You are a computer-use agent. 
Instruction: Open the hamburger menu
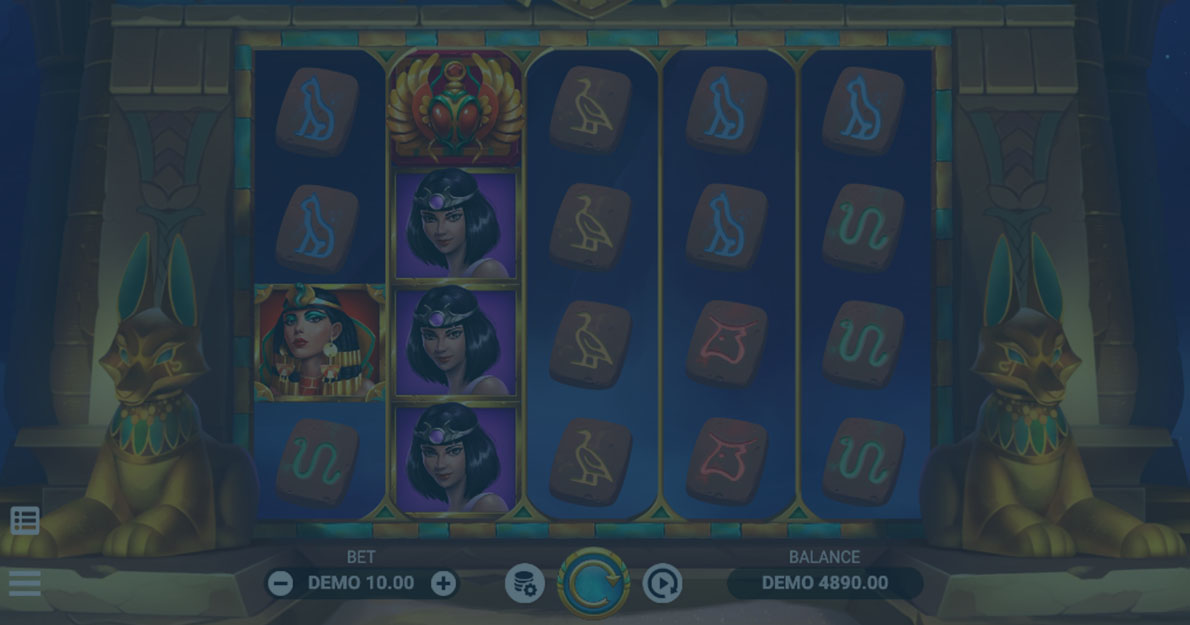pyautogui.click(x=25, y=583)
